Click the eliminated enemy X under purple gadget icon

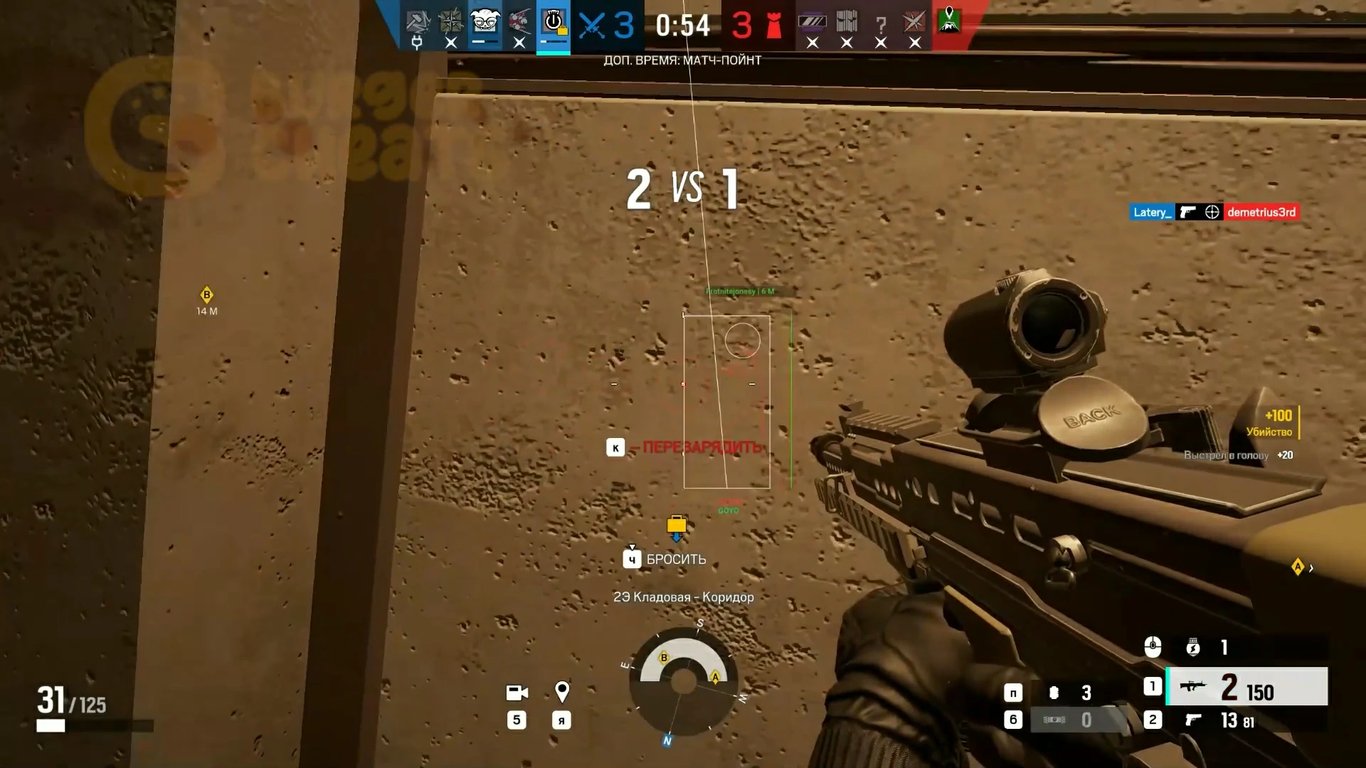pyautogui.click(x=813, y=42)
